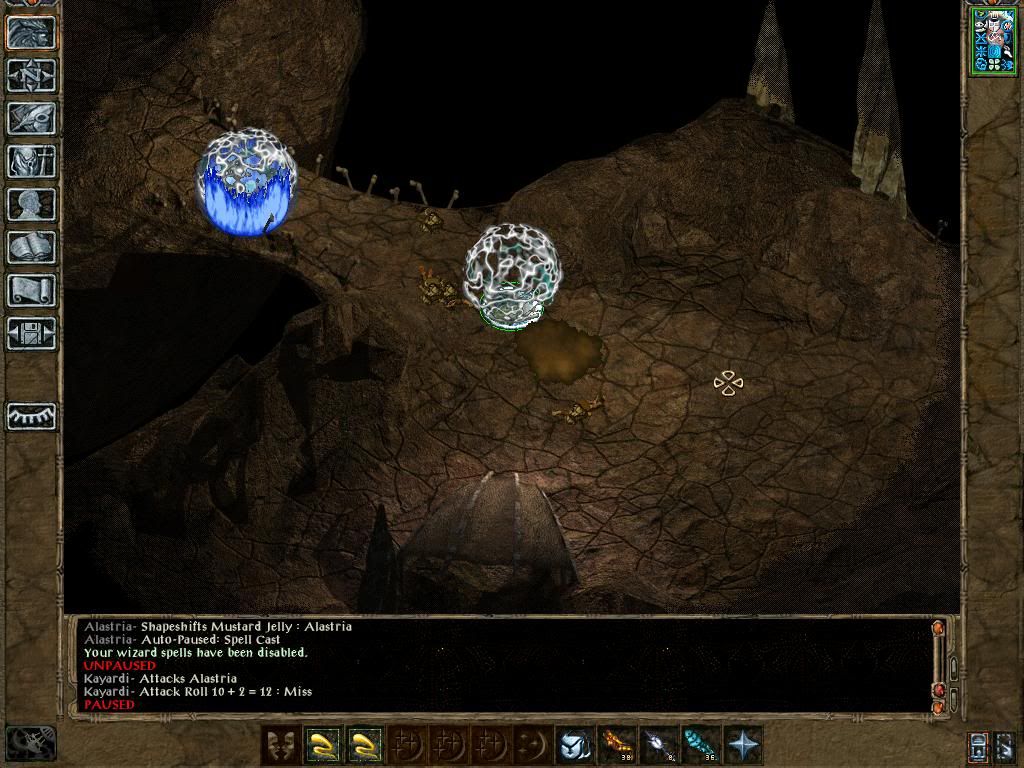The width and height of the screenshot is (1024, 768).
Task: Click the dialog log scrollbar
Action: coord(939,666)
